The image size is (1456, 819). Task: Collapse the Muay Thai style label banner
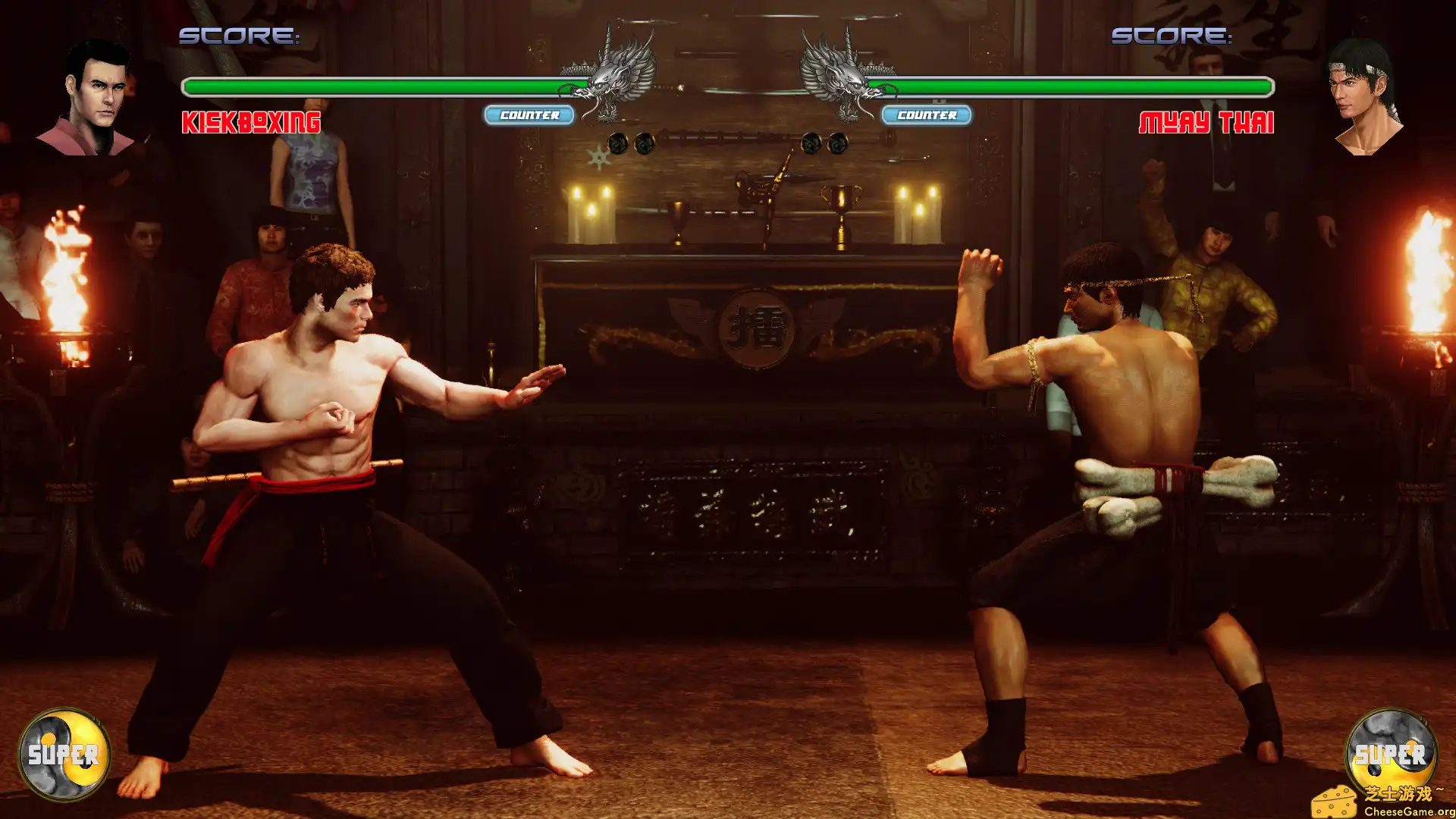pyautogui.click(x=1207, y=121)
